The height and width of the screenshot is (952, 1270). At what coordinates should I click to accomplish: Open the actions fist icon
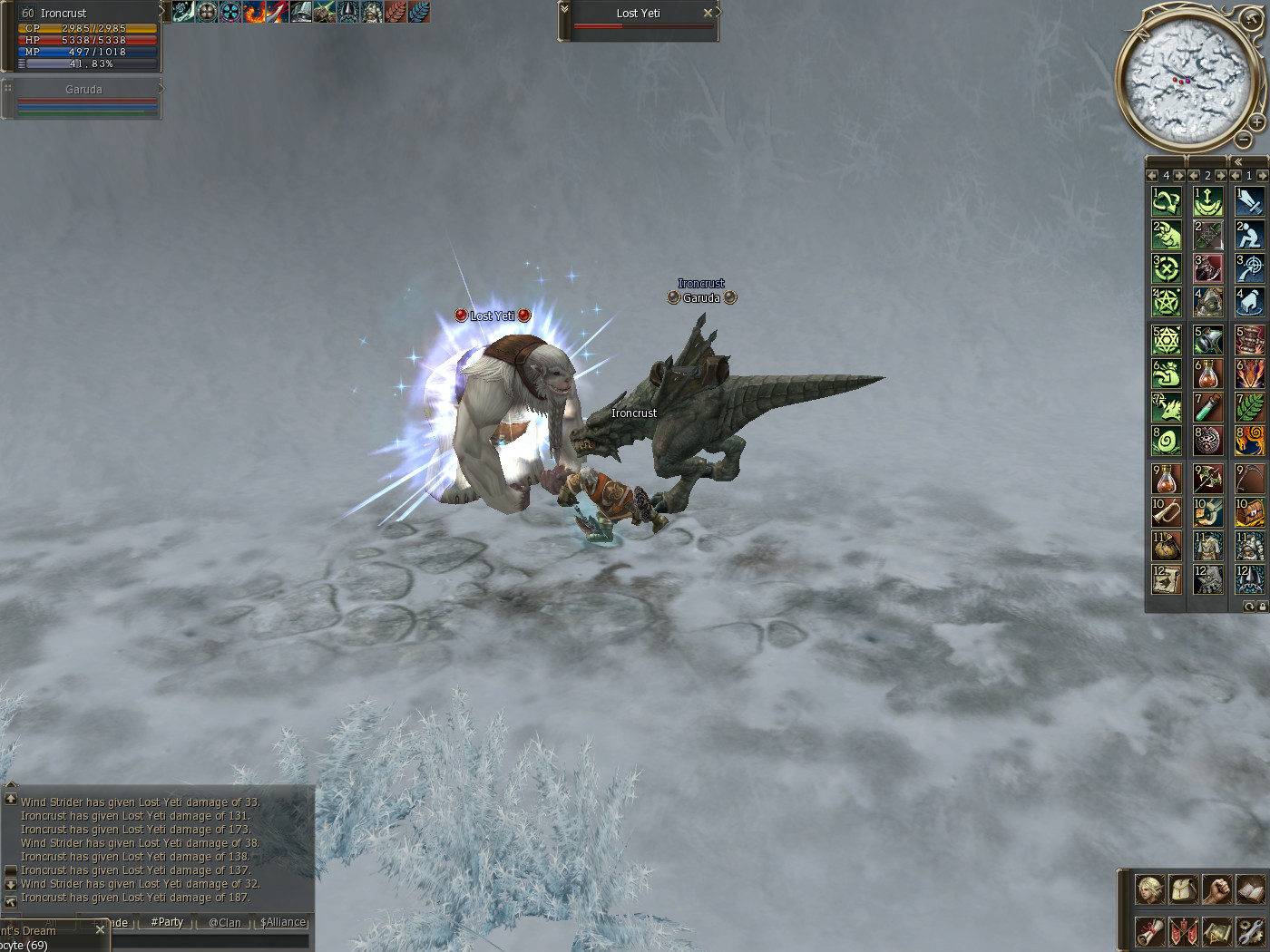tap(1216, 889)
